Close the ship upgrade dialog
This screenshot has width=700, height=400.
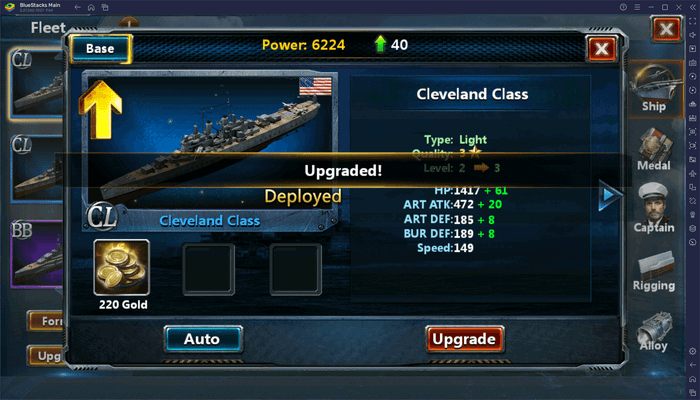click(601, 48)
